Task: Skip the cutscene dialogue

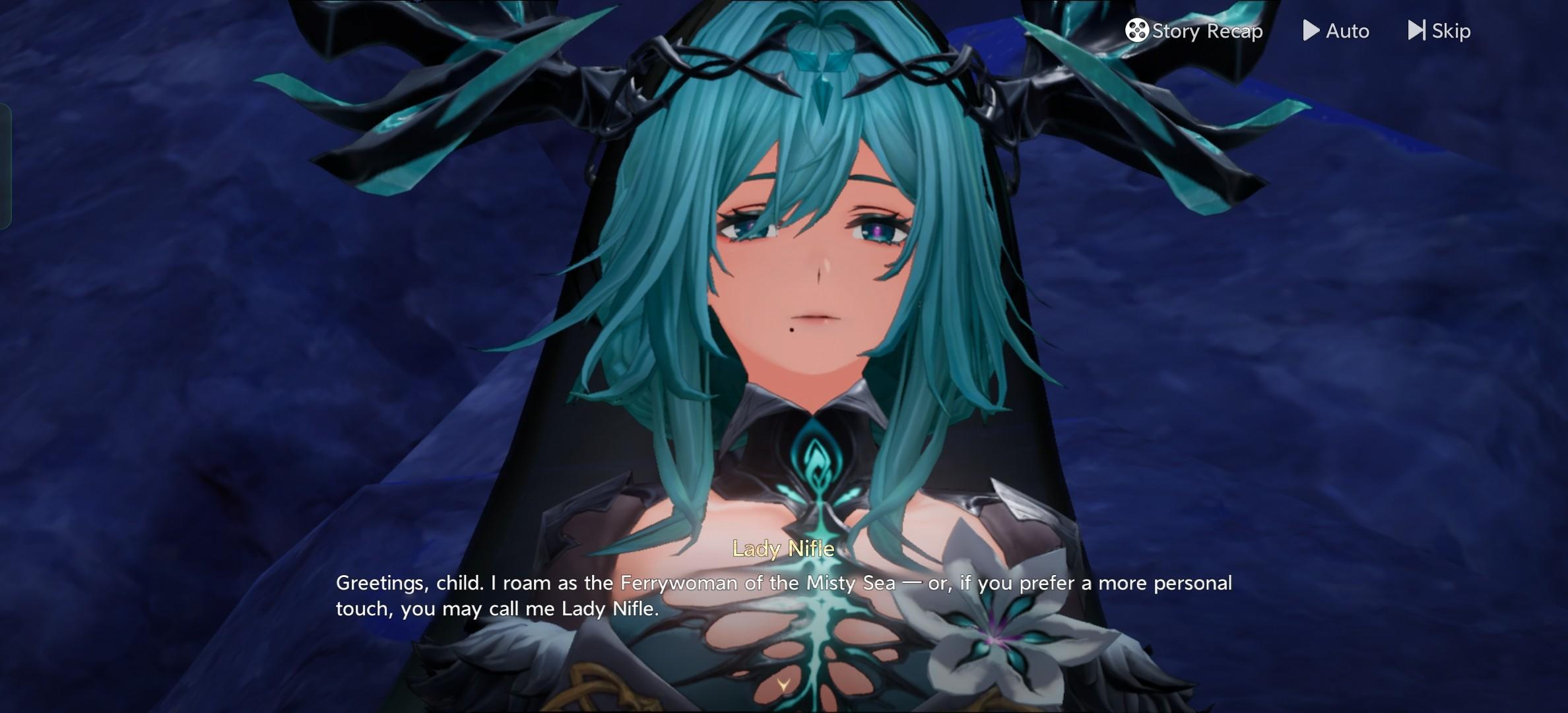Action: pyautogui.click(x=1439, y=31)
